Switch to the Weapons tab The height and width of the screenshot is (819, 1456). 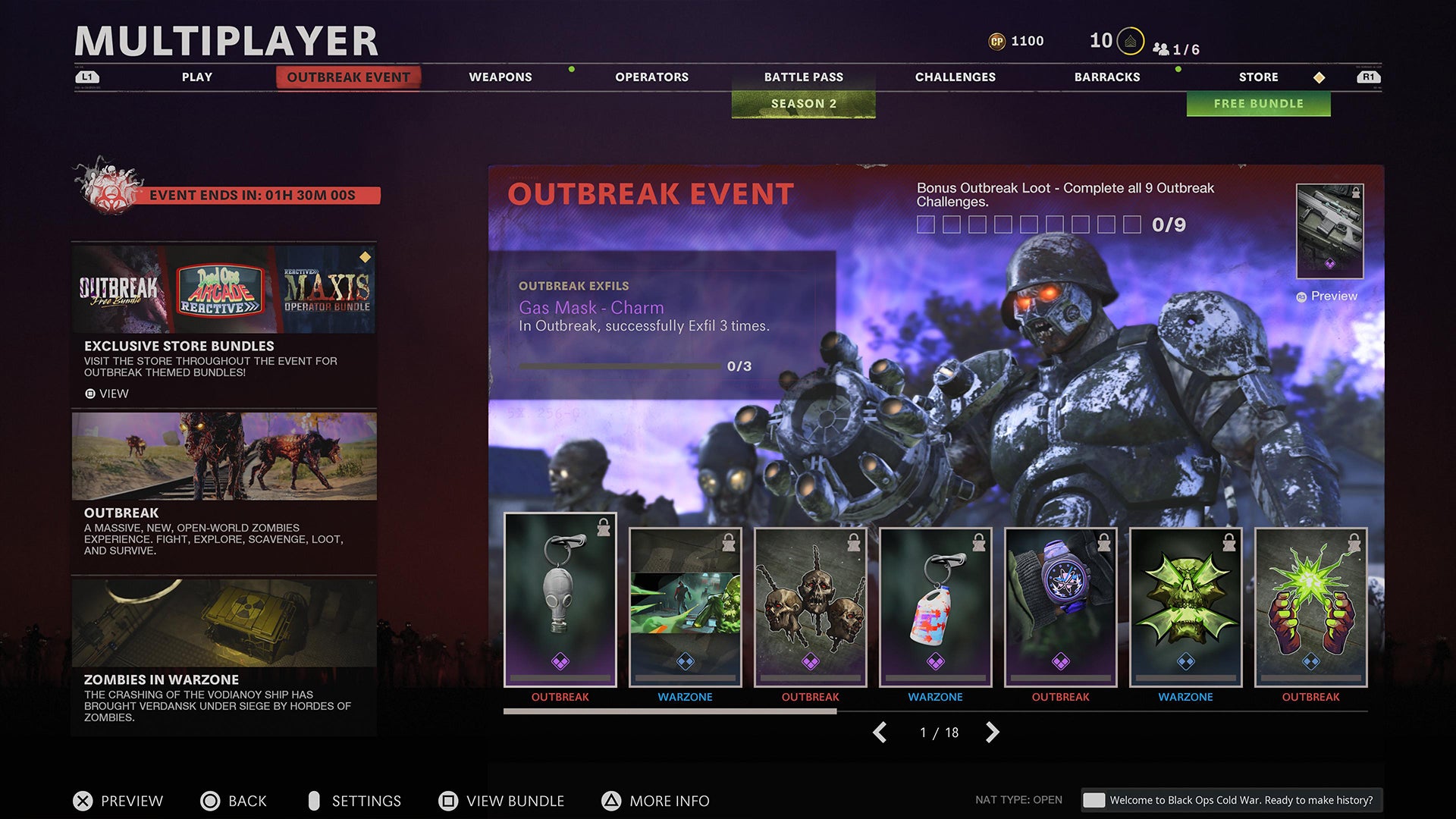(500, 77)
